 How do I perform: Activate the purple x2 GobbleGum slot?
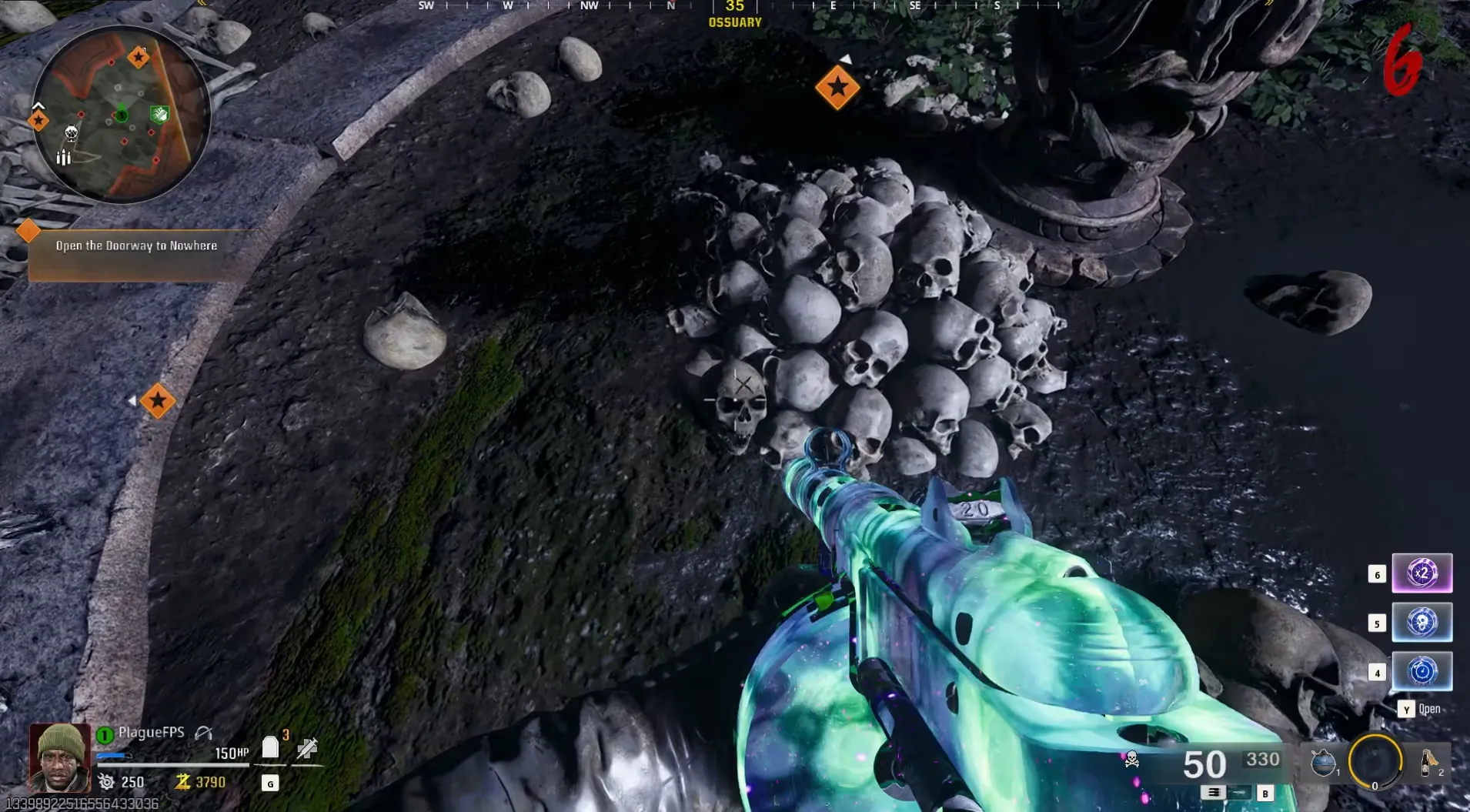[1422, 573]
